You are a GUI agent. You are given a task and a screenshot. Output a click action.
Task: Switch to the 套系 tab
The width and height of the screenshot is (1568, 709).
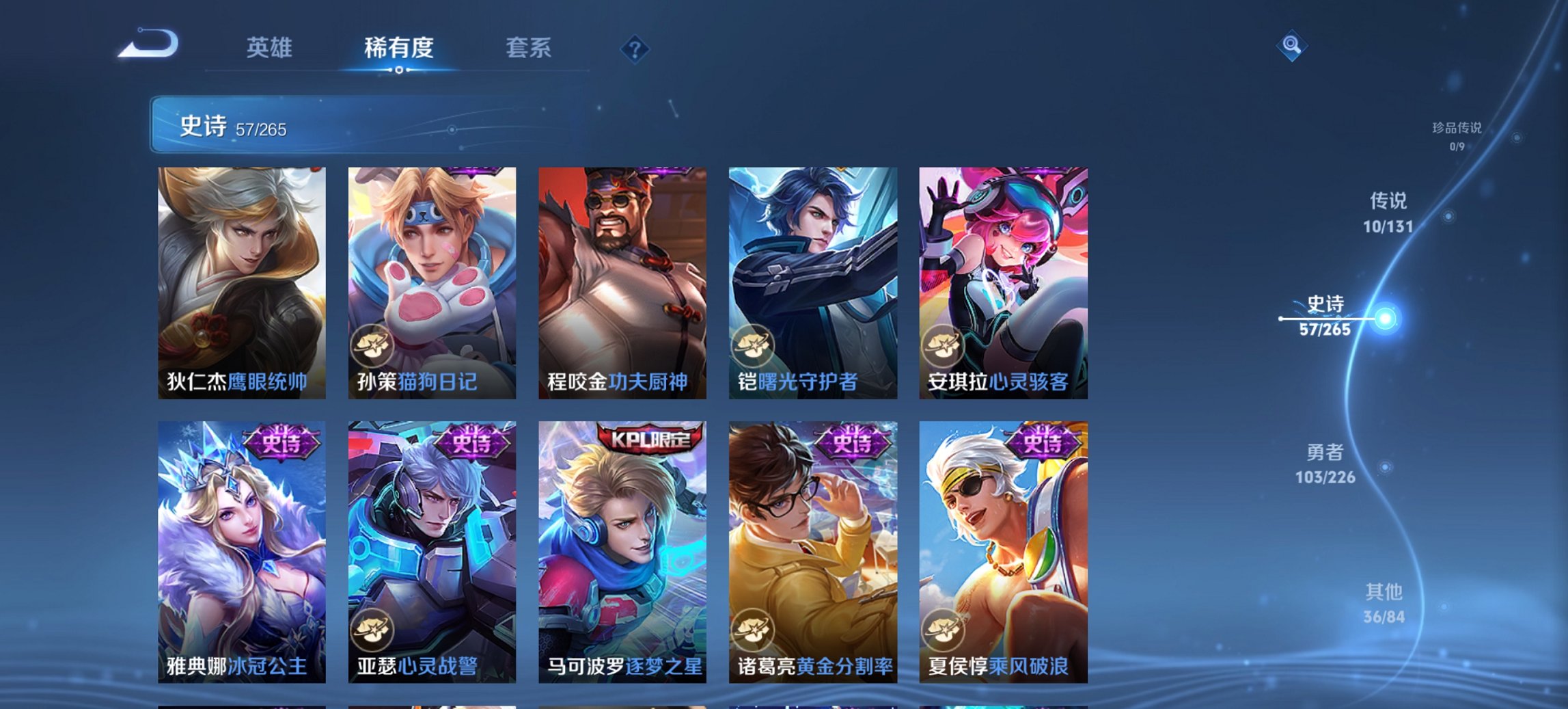tap(529, 48)
